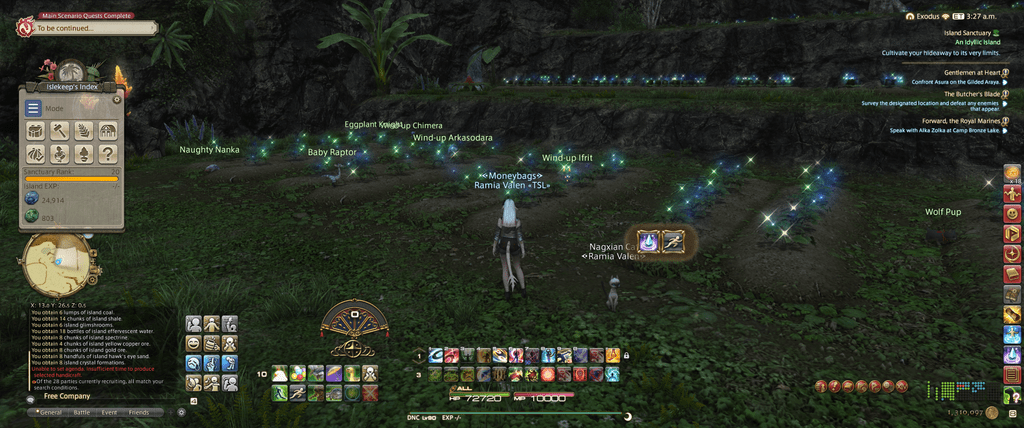Toggle the hotbar lock icon

[x=626, y=355]
